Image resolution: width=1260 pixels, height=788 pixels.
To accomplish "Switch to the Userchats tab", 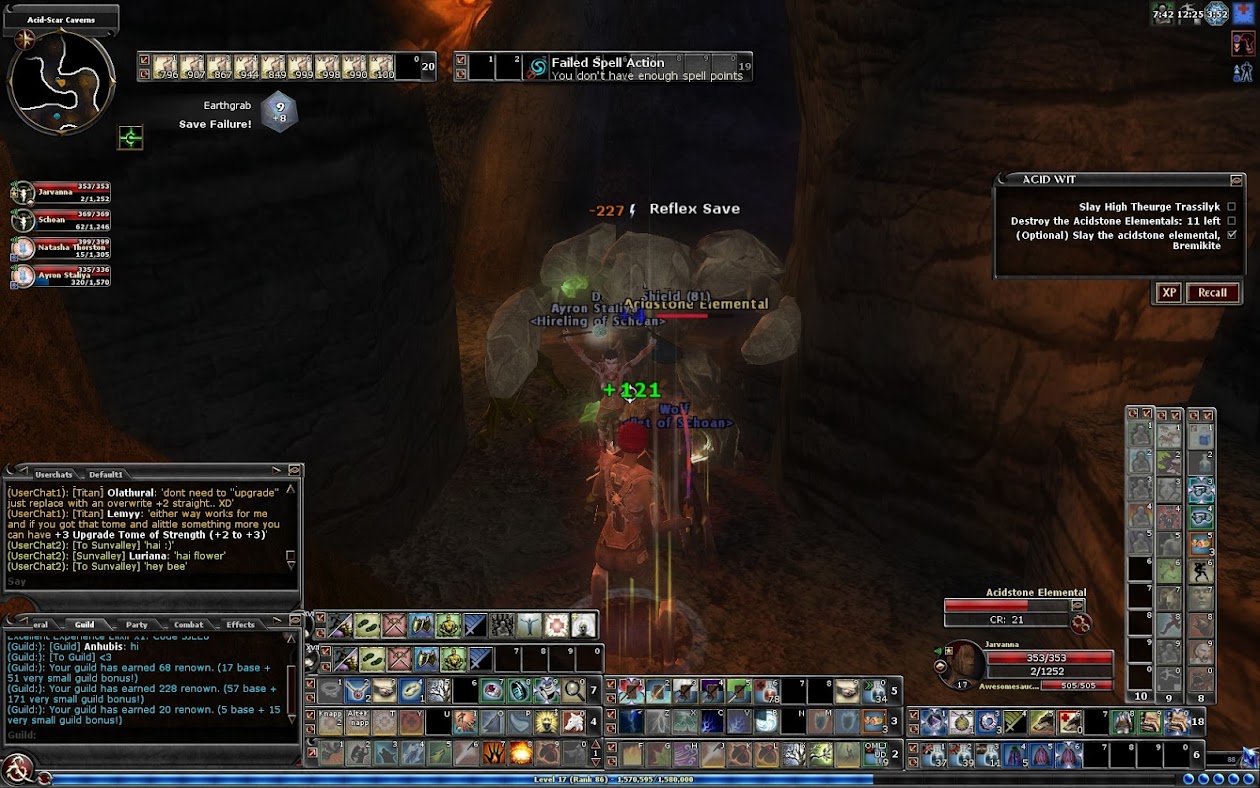I will [x=54, y=474].
